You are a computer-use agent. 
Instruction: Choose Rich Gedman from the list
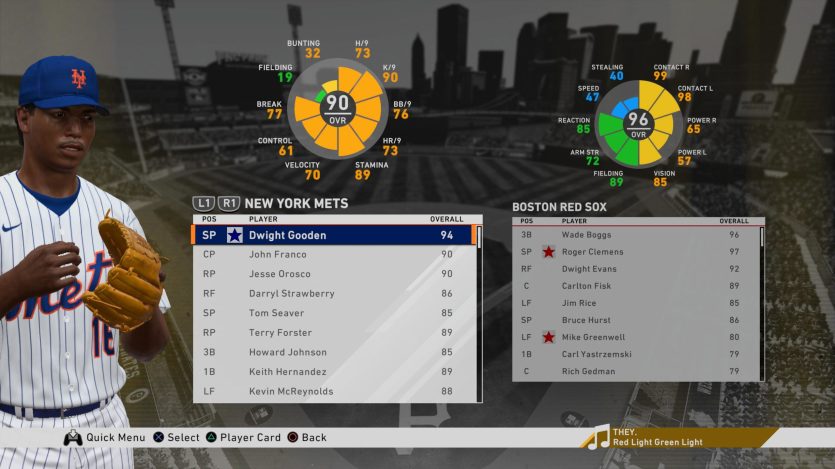[x=635, y=372]
